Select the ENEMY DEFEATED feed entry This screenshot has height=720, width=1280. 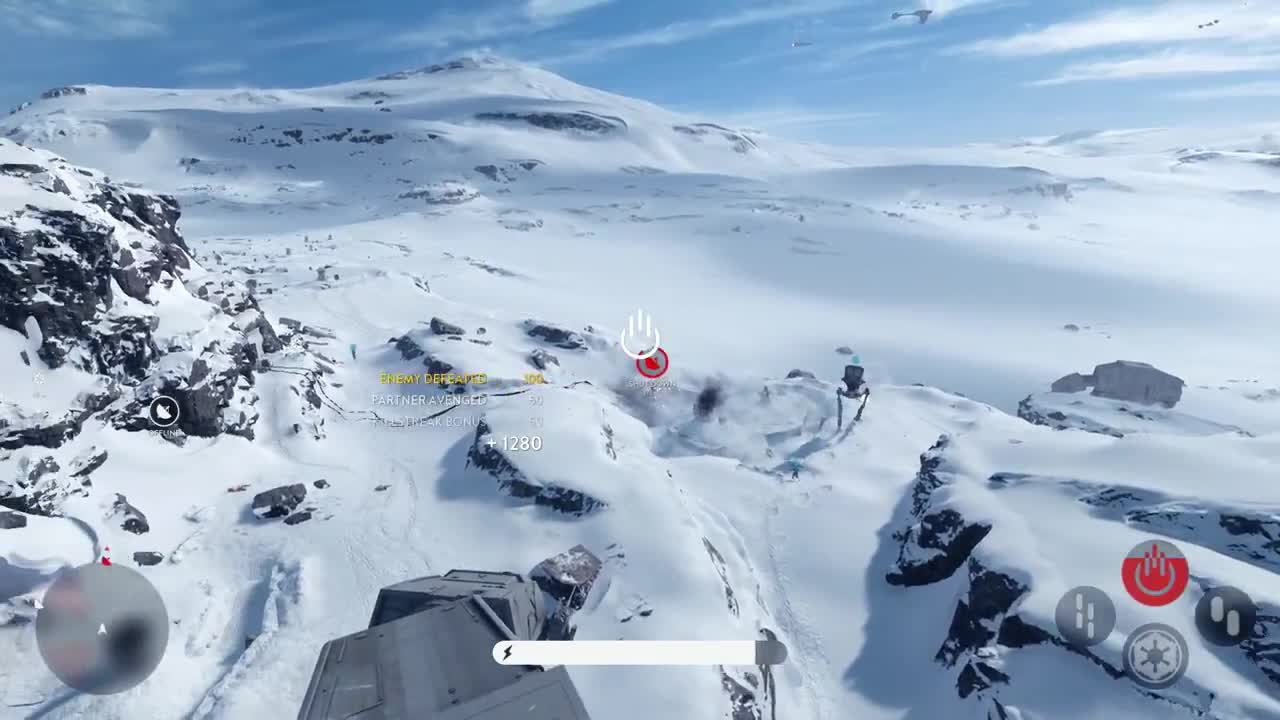tap(433, 379)
